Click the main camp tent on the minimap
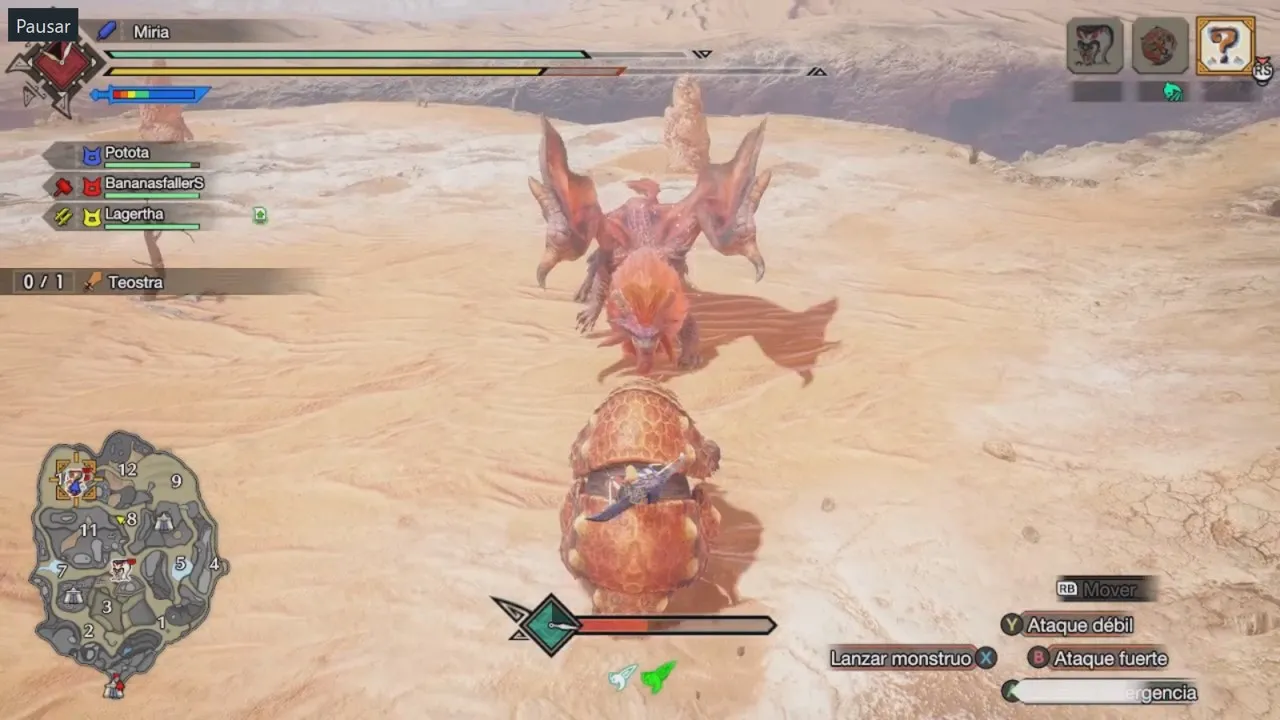Image resolution: width=1280 pixels, height=720 pixels. pyautogui.click(x=115, y=686)
